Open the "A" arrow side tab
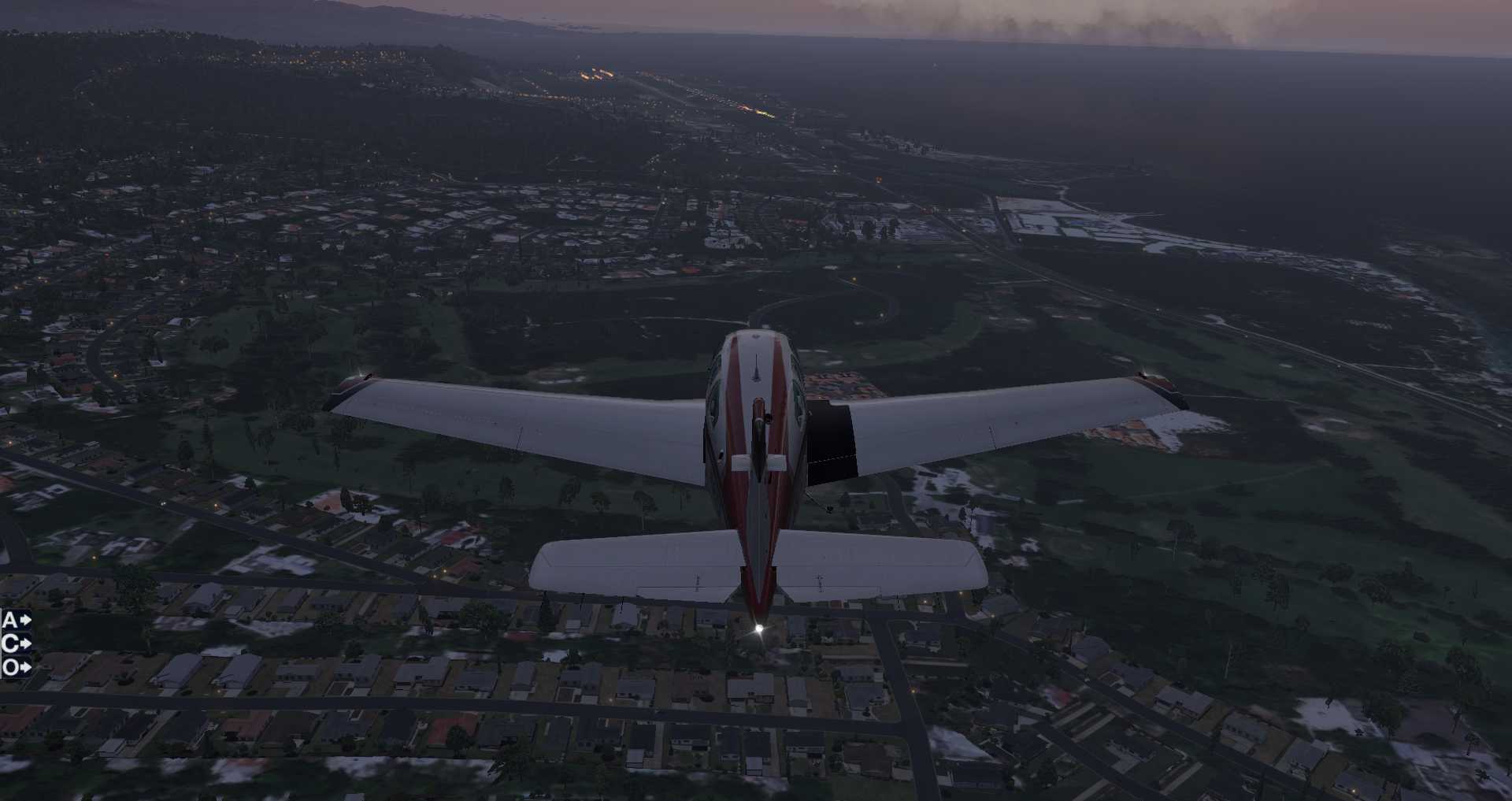This screenshot has width=1512, height=801. (x=16, y=621)
